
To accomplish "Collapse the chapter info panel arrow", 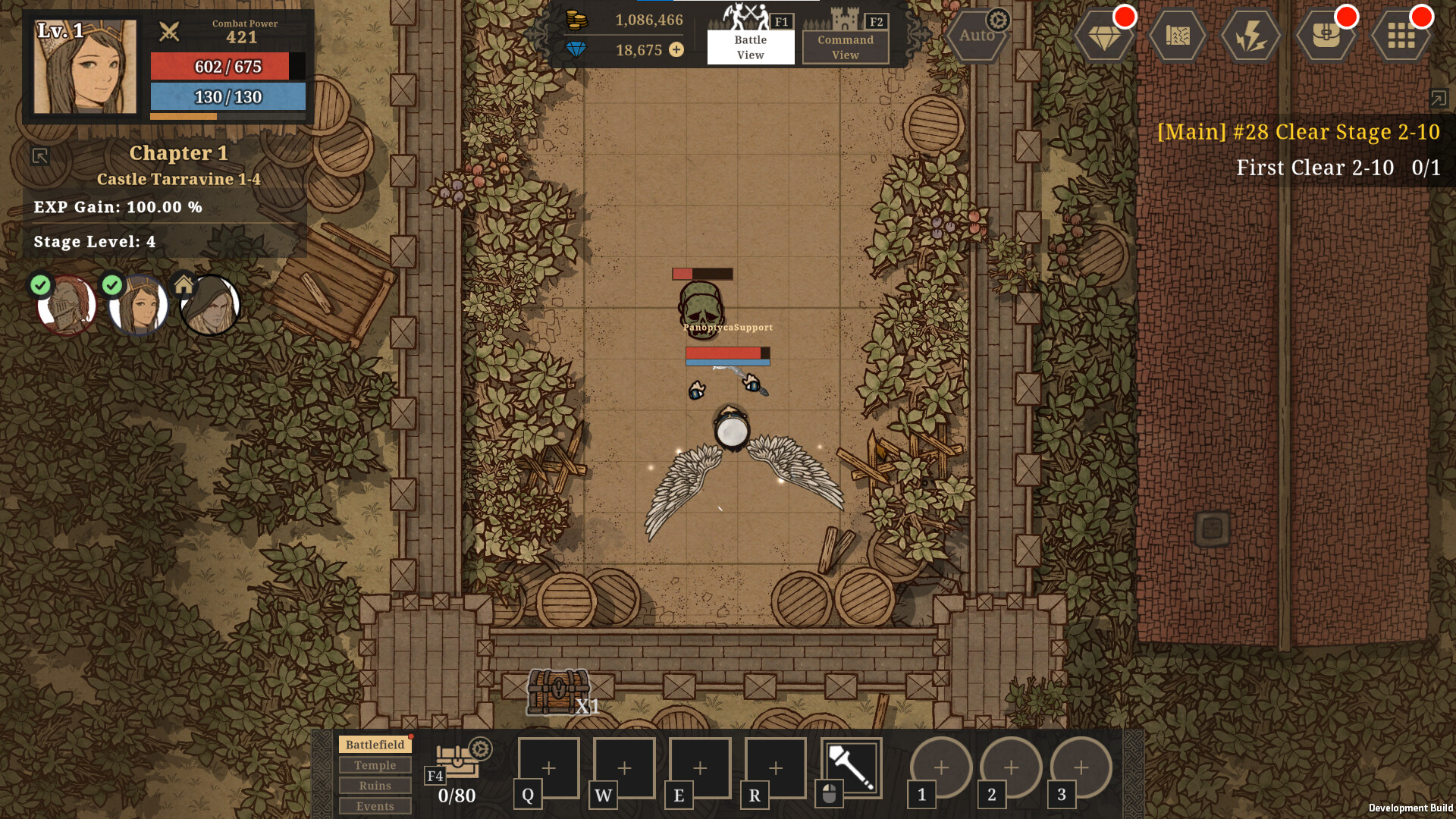I will point(40,156).
